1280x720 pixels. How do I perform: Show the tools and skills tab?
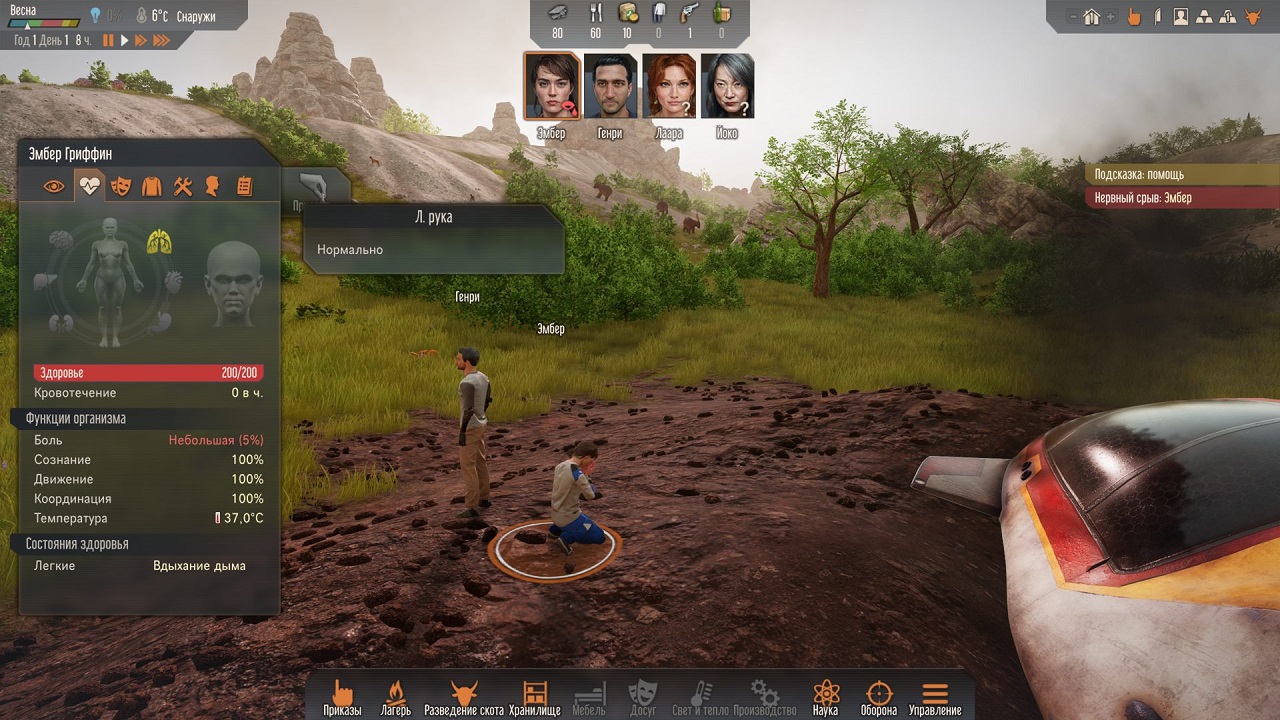point(182,186)
